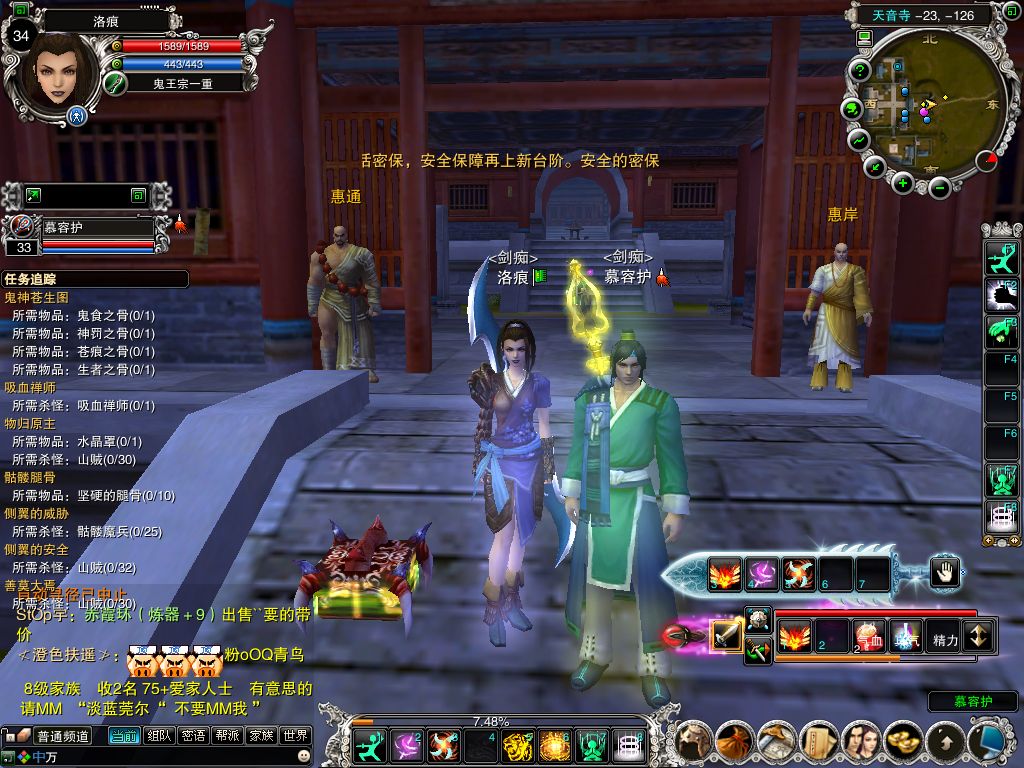Open the 帮派 chat tab
Image resolution: width=1024 pixels, height=768 pixels.
(227, 736)
